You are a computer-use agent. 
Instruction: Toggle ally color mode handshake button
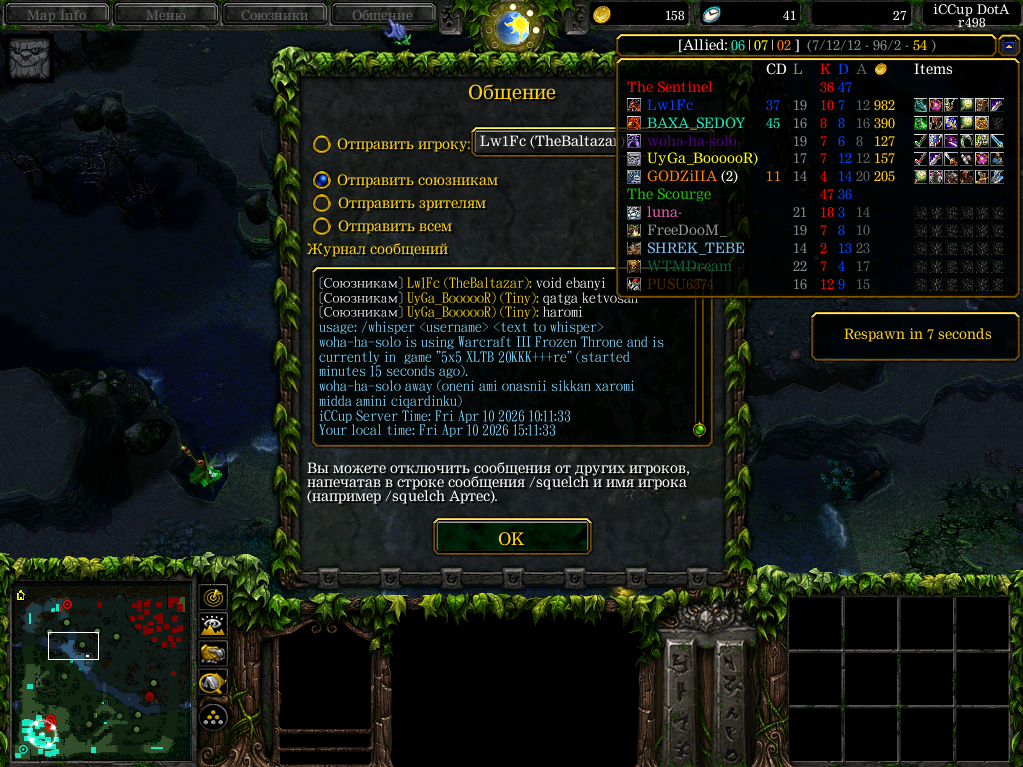click(213, 654)
